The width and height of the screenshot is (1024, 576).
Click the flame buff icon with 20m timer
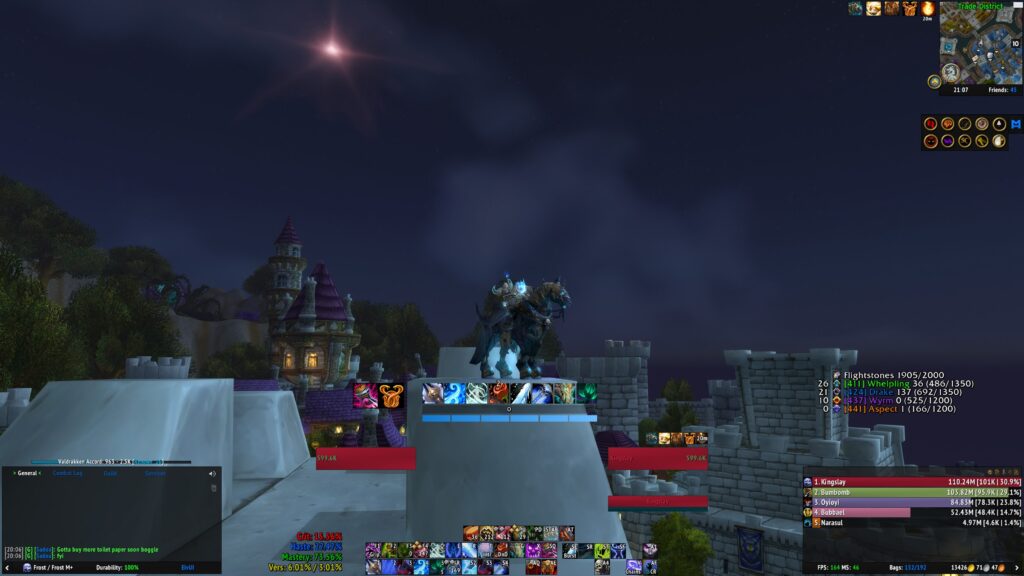[927, 9]
